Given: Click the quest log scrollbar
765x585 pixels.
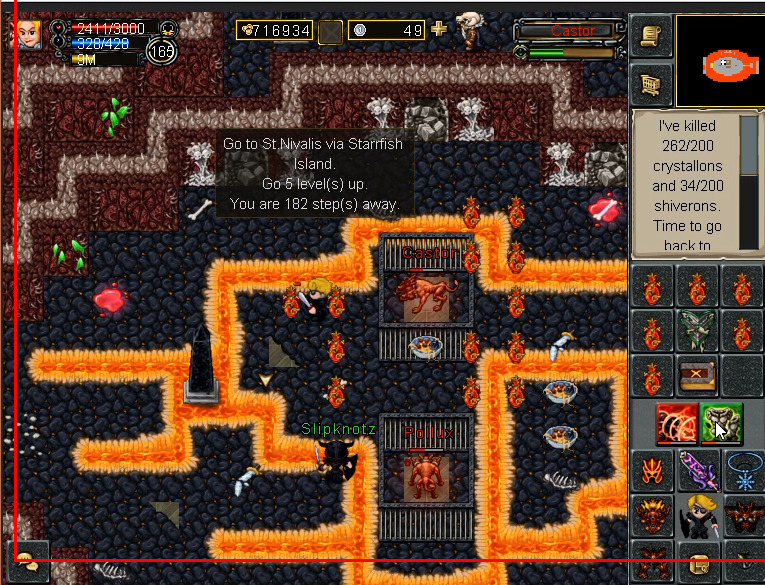Looking at the screenshot, I should (749, 185).
